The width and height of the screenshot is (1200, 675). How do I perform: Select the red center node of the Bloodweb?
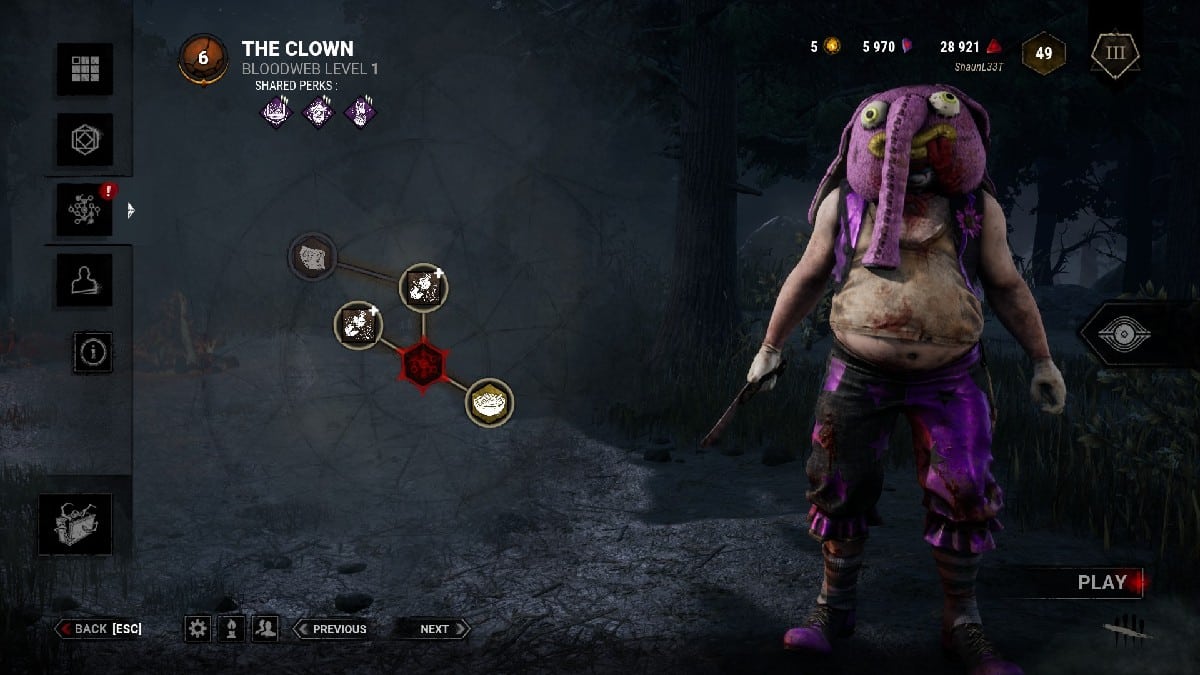coord(422,364)
